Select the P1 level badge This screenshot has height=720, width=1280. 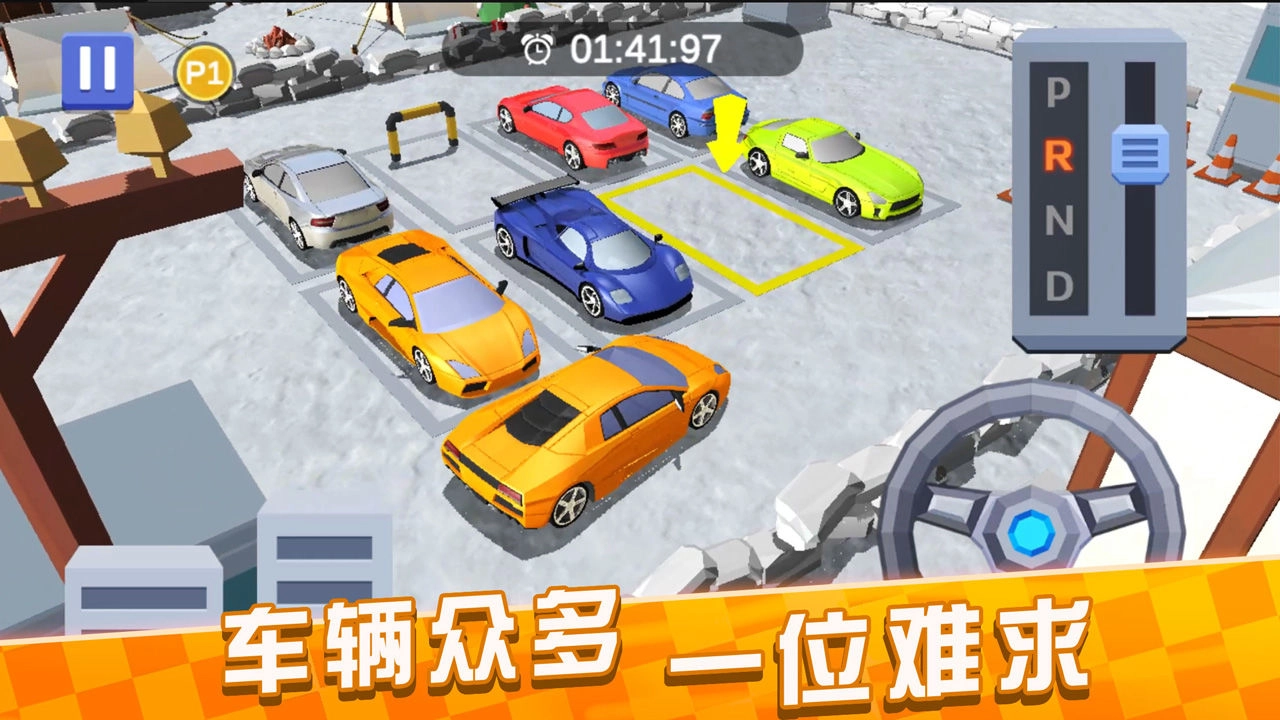204,71
